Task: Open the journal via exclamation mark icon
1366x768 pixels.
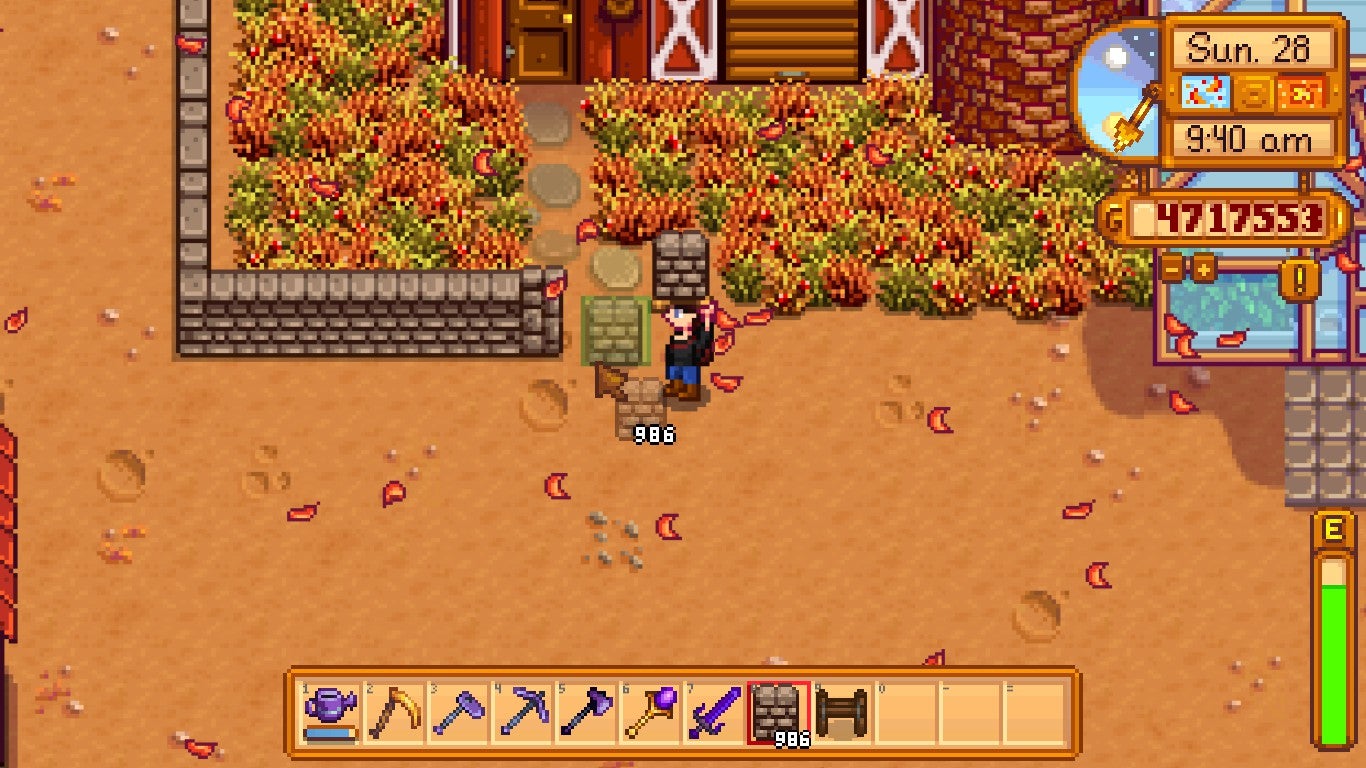Action: tap(1300, 279)
